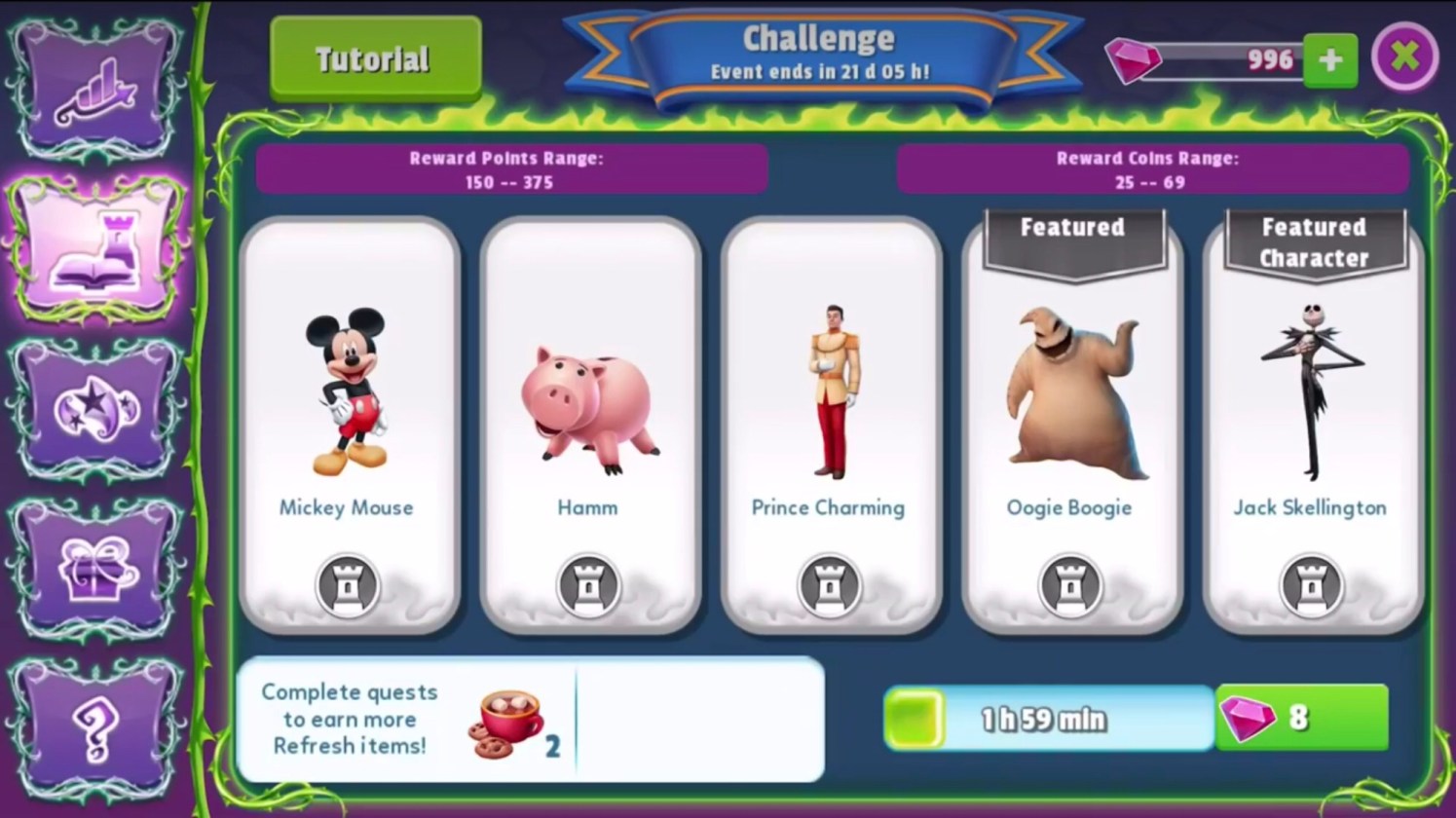This screenshot has width=1456, height=818.
Task: Open the star swirl tab
Action: (x=95, y=409)
